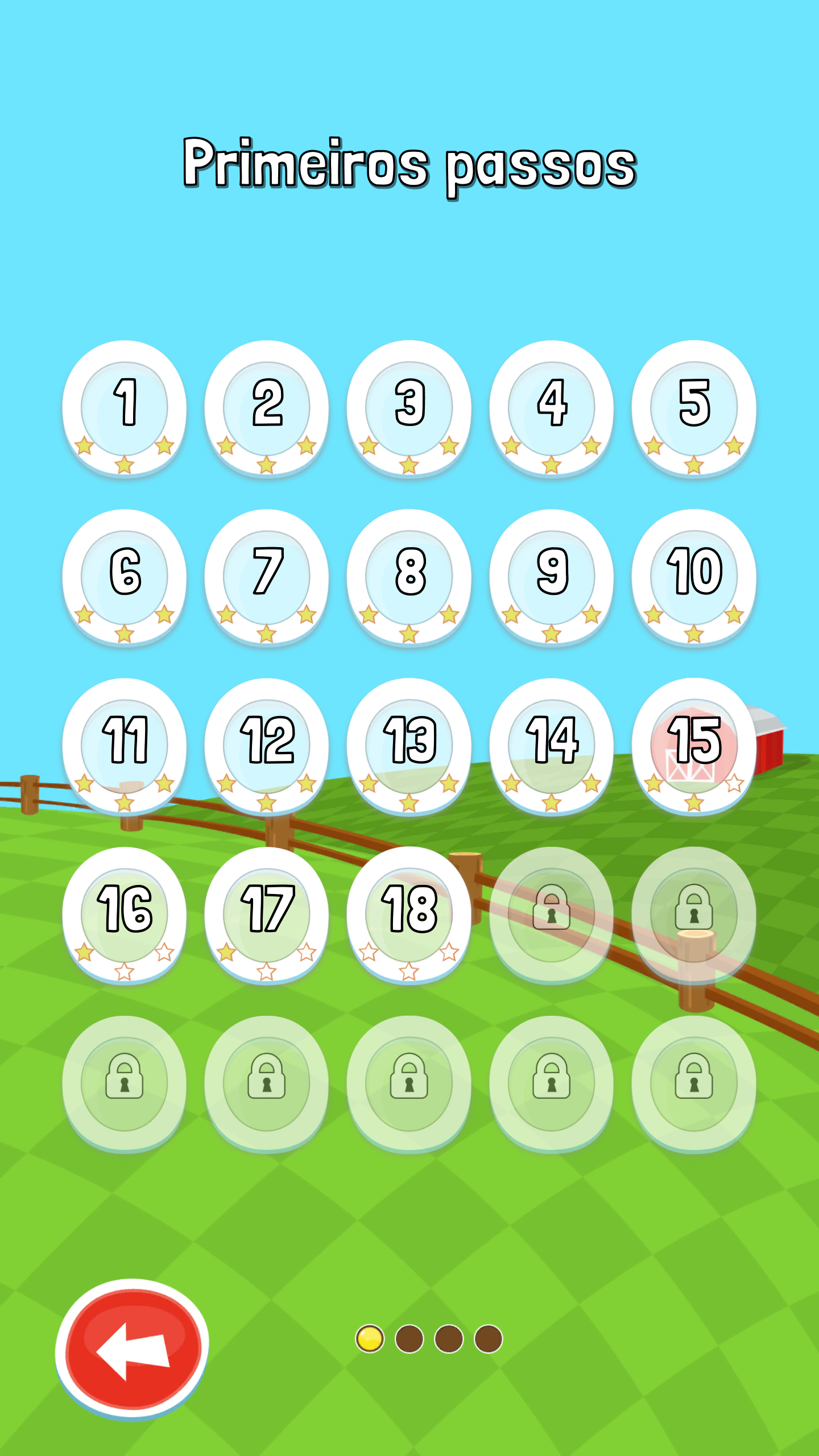Choose level 3 bubble
This screenshot has width=819, height=1456.
coord(409,407)
